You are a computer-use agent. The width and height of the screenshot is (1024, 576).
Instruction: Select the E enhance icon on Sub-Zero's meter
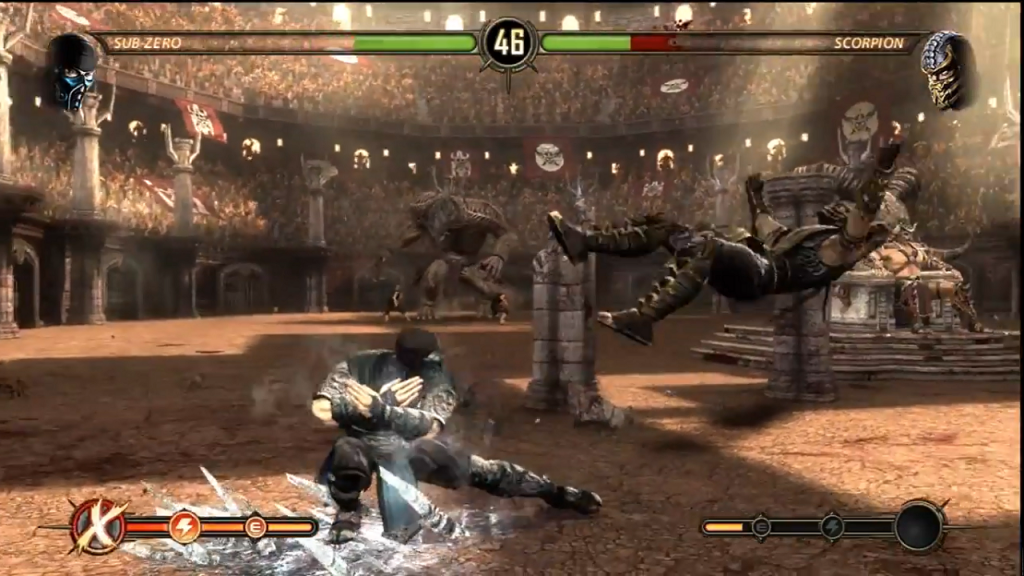tap(255, 526)
